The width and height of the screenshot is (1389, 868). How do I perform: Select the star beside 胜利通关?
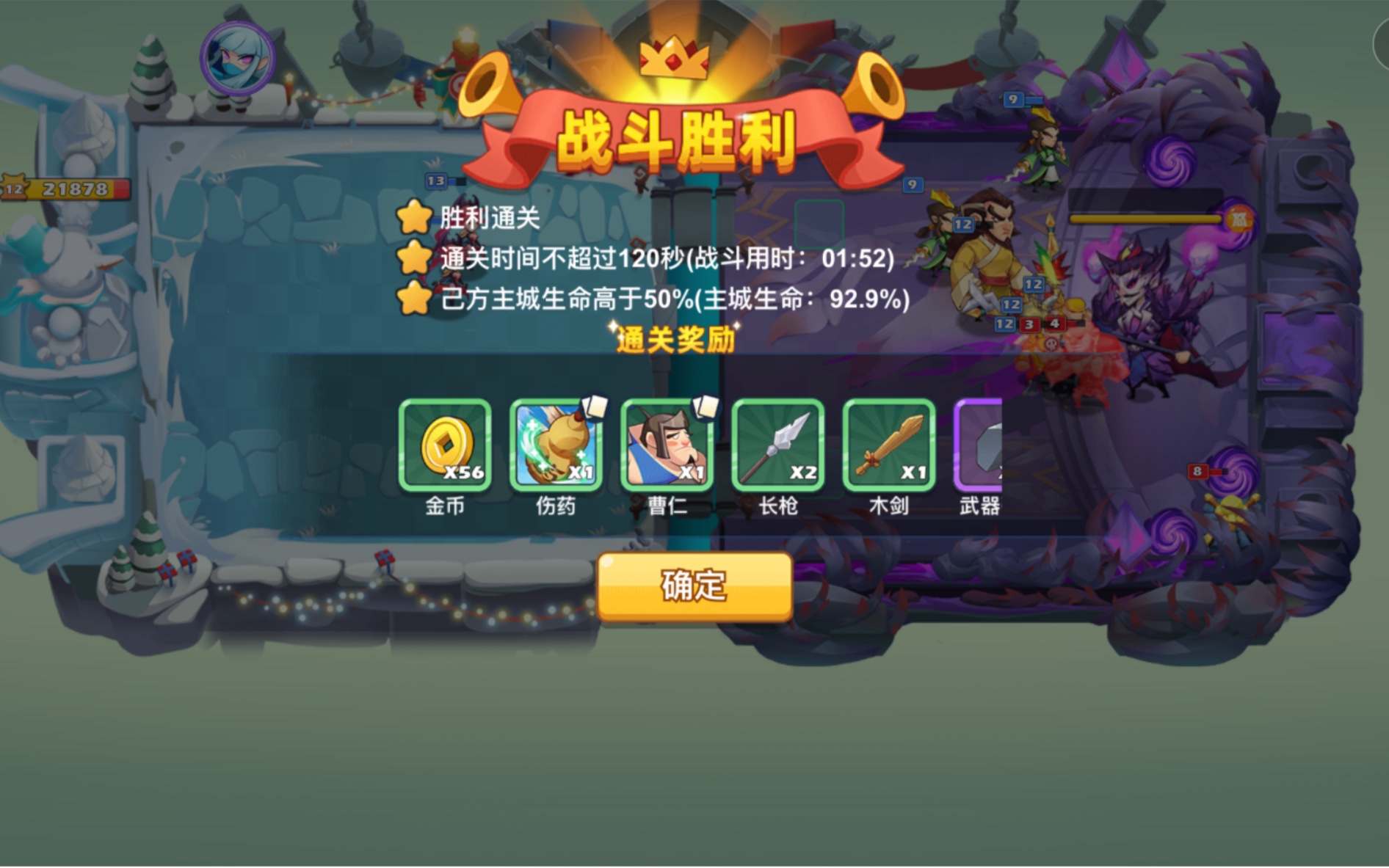tap(415, 218)
